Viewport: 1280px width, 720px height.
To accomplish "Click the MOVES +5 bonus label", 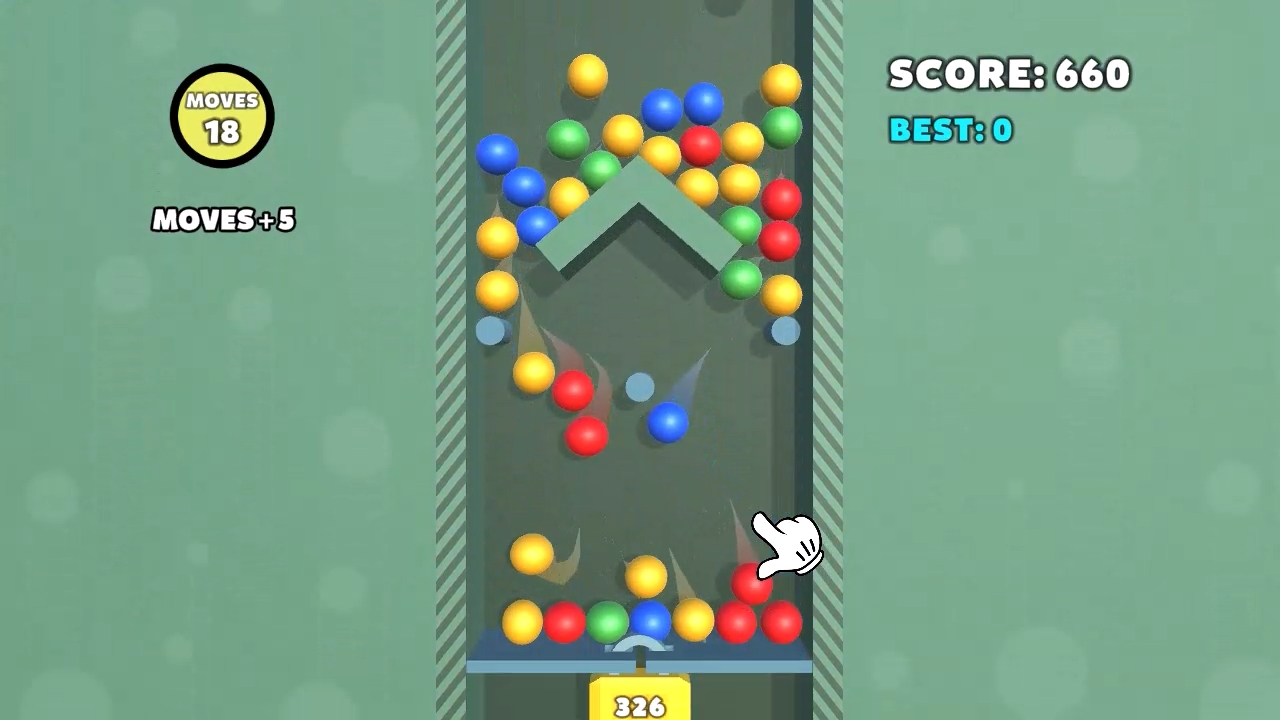I will pyautogui.click(x=222, y=220).
